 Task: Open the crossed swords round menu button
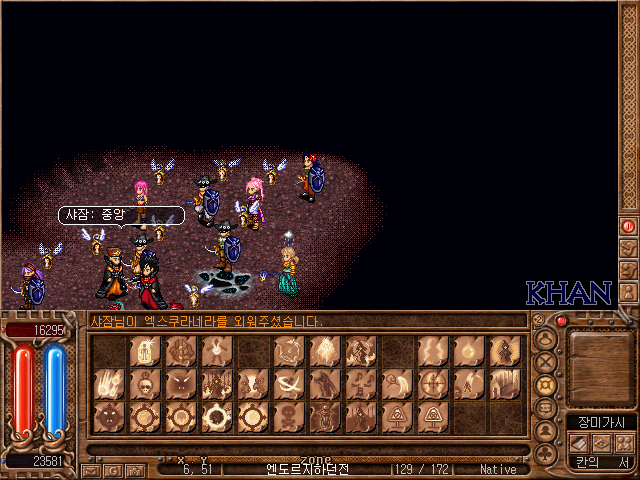[546, 359]
